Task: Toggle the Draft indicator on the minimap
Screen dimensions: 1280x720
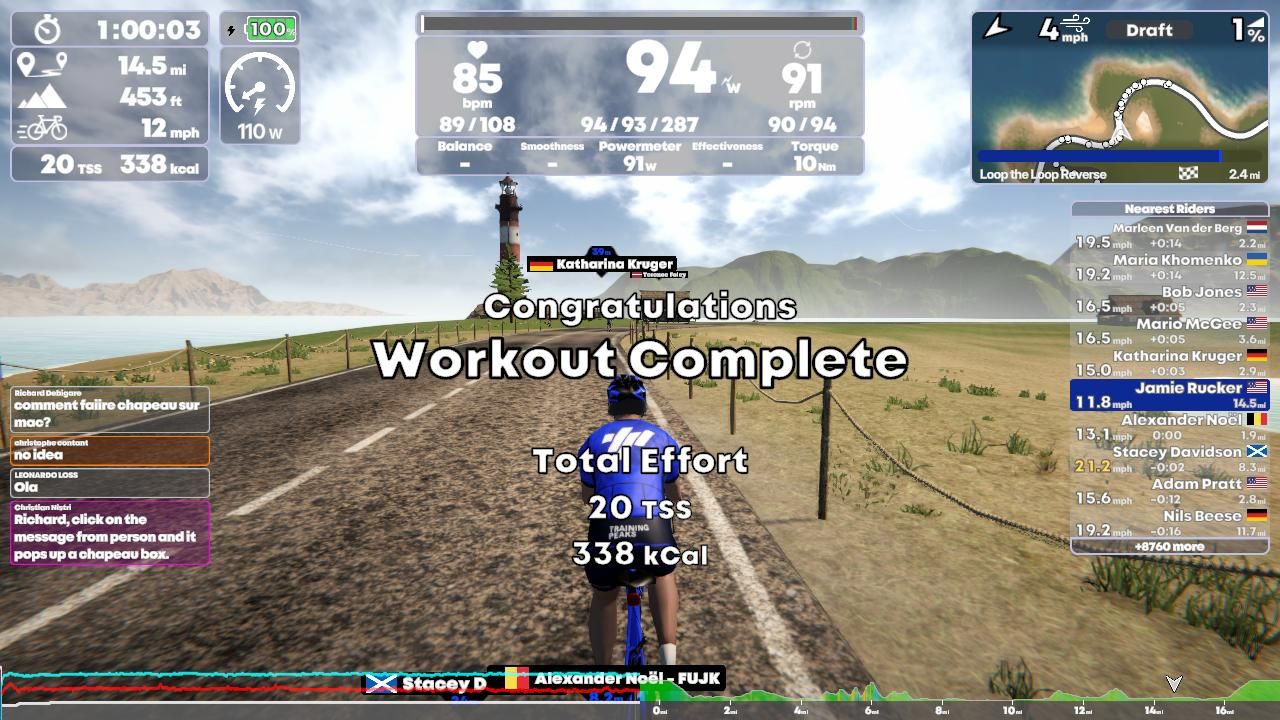Action: pos(1148,30)
